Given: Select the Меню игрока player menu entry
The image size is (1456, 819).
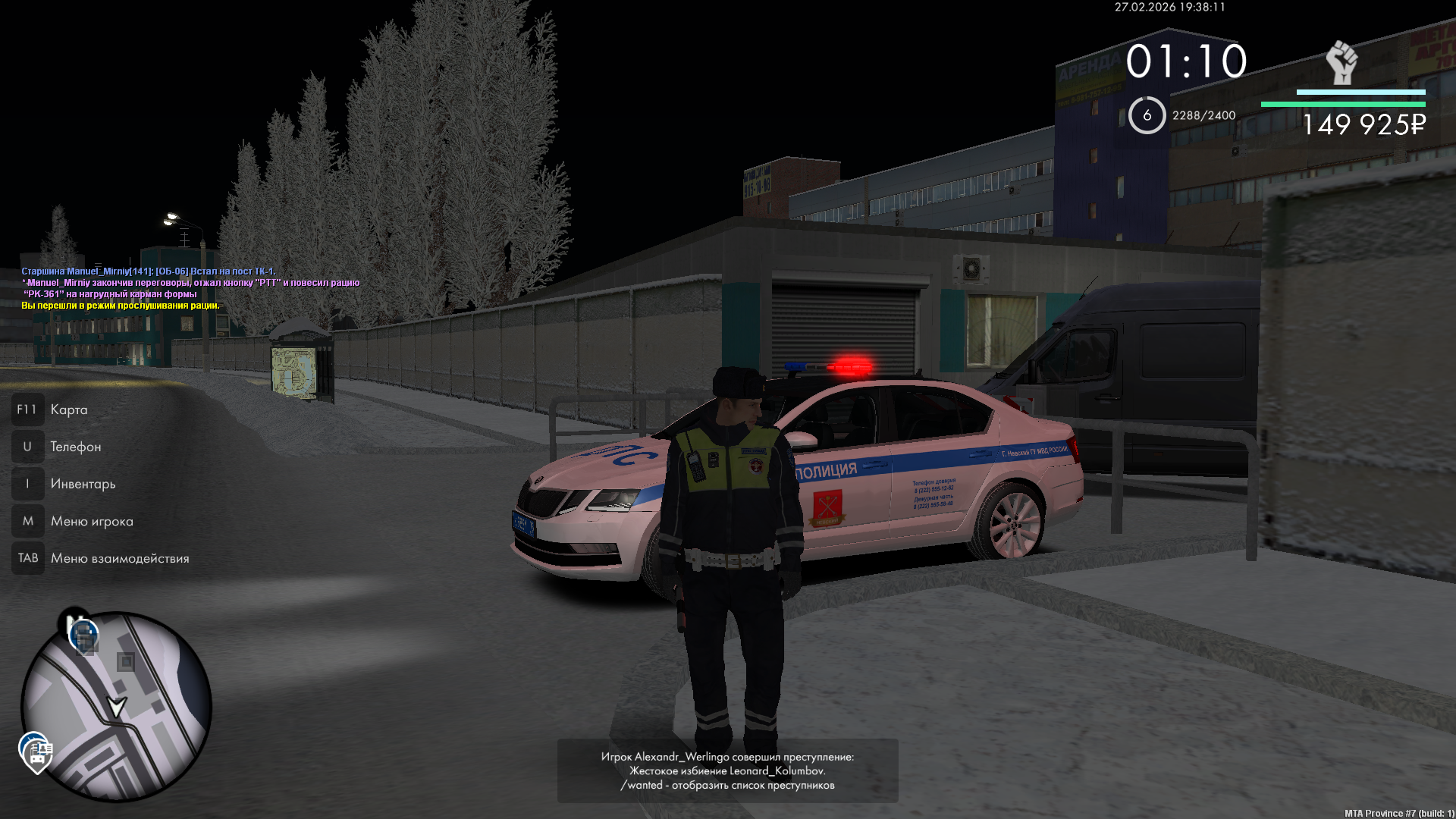Looking at the screenshot, I should [91, 521].
